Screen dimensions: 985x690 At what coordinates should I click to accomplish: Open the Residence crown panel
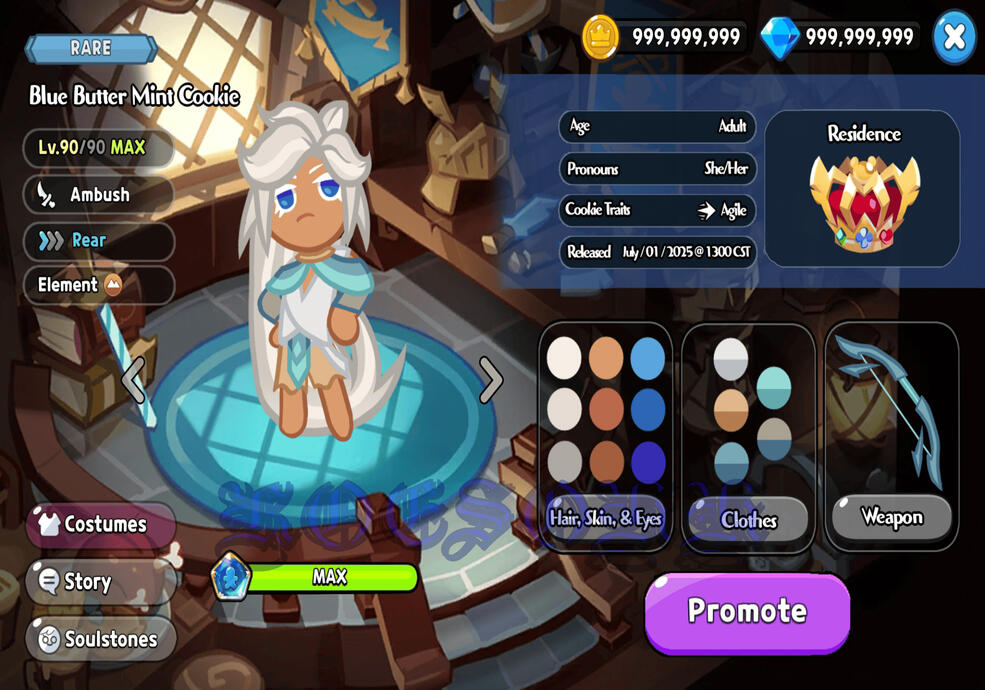[863, 190]
